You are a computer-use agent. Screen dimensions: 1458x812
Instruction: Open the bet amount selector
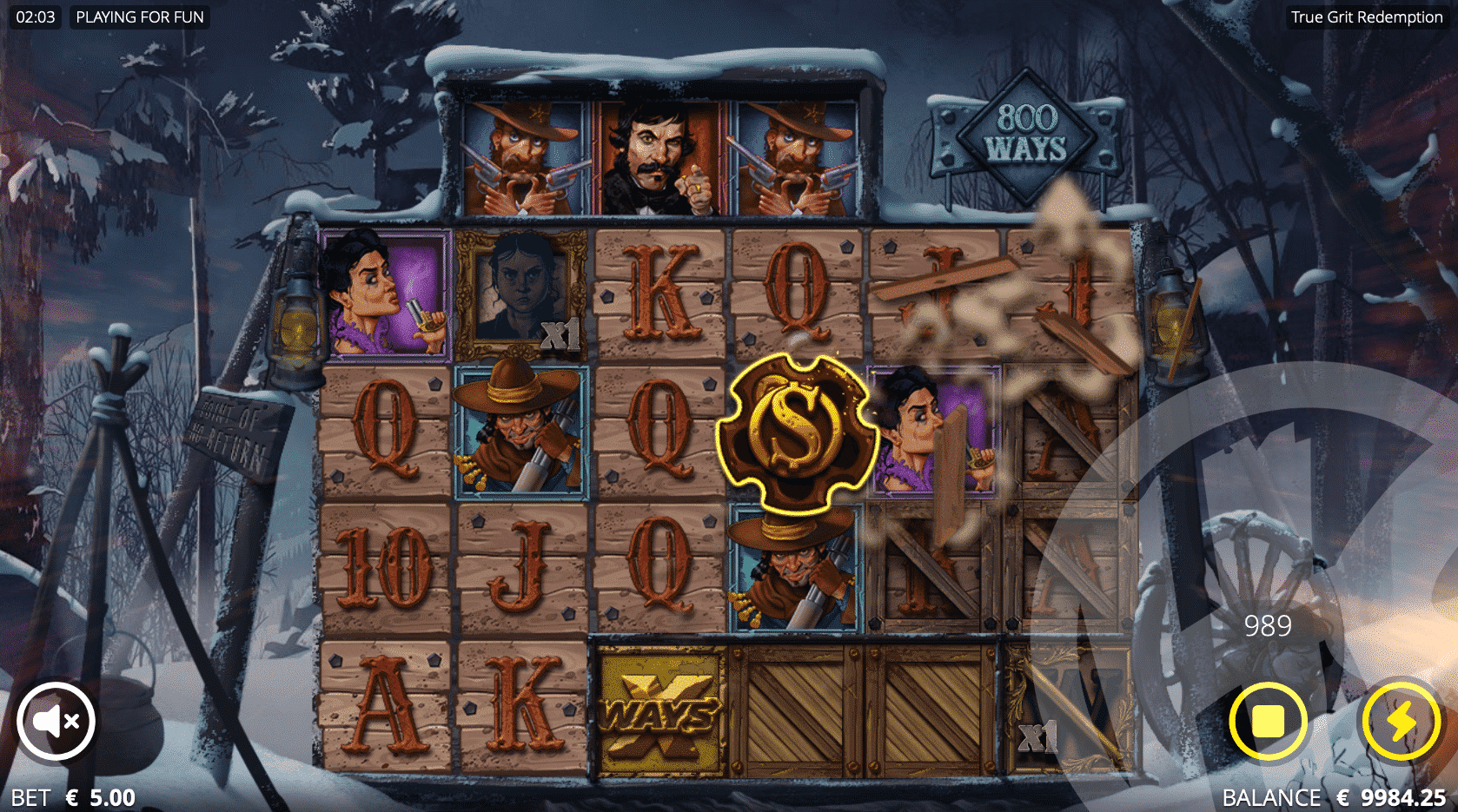click(x=74, y=797)
